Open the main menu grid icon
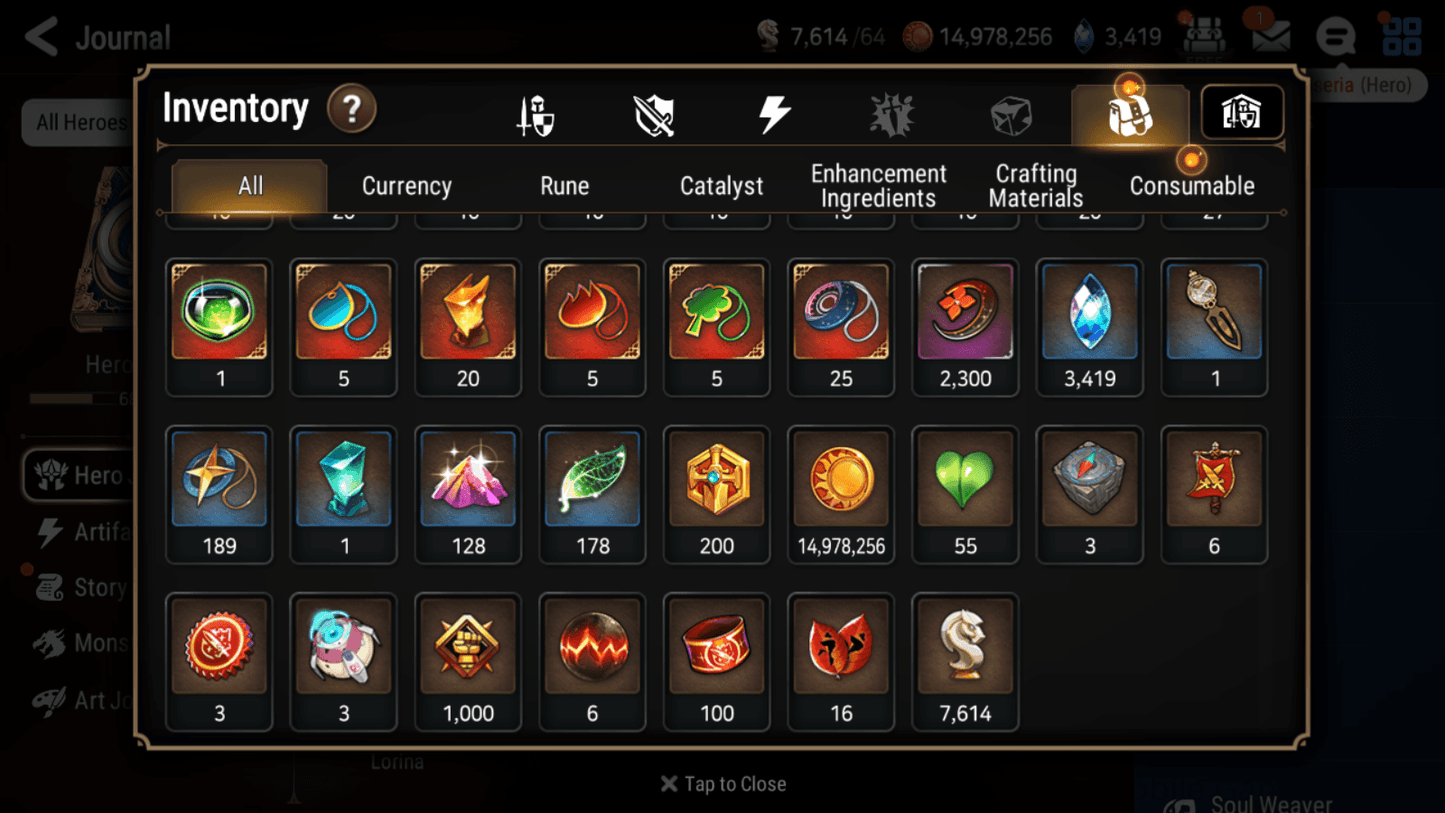Viewport: 1445px width, 813px height. pyautogui.click(x=1402, y=36)
